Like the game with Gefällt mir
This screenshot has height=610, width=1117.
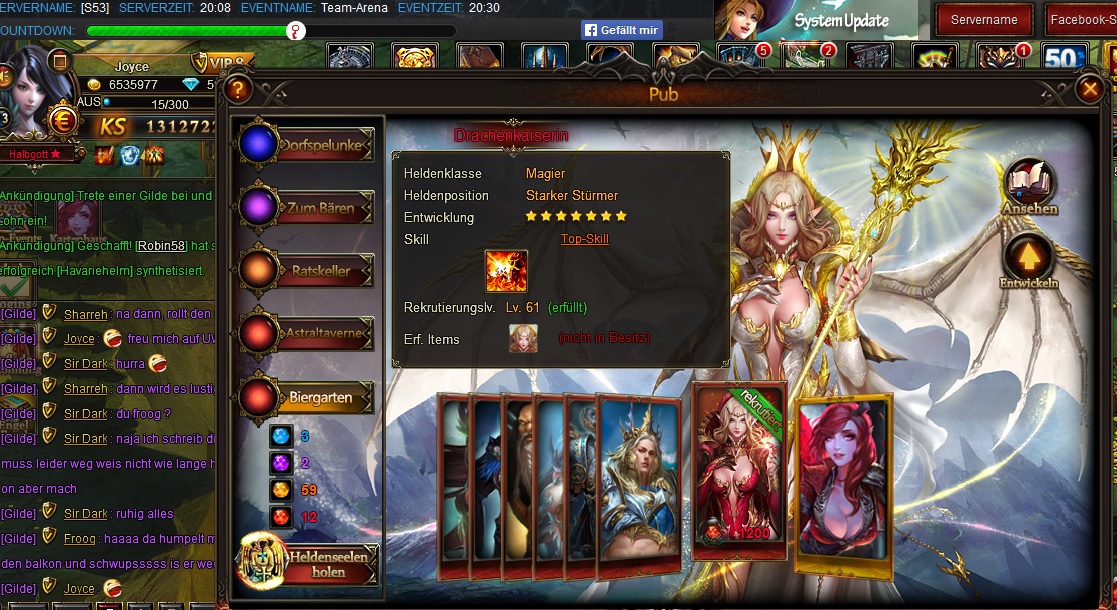click(x=621, y=30)
